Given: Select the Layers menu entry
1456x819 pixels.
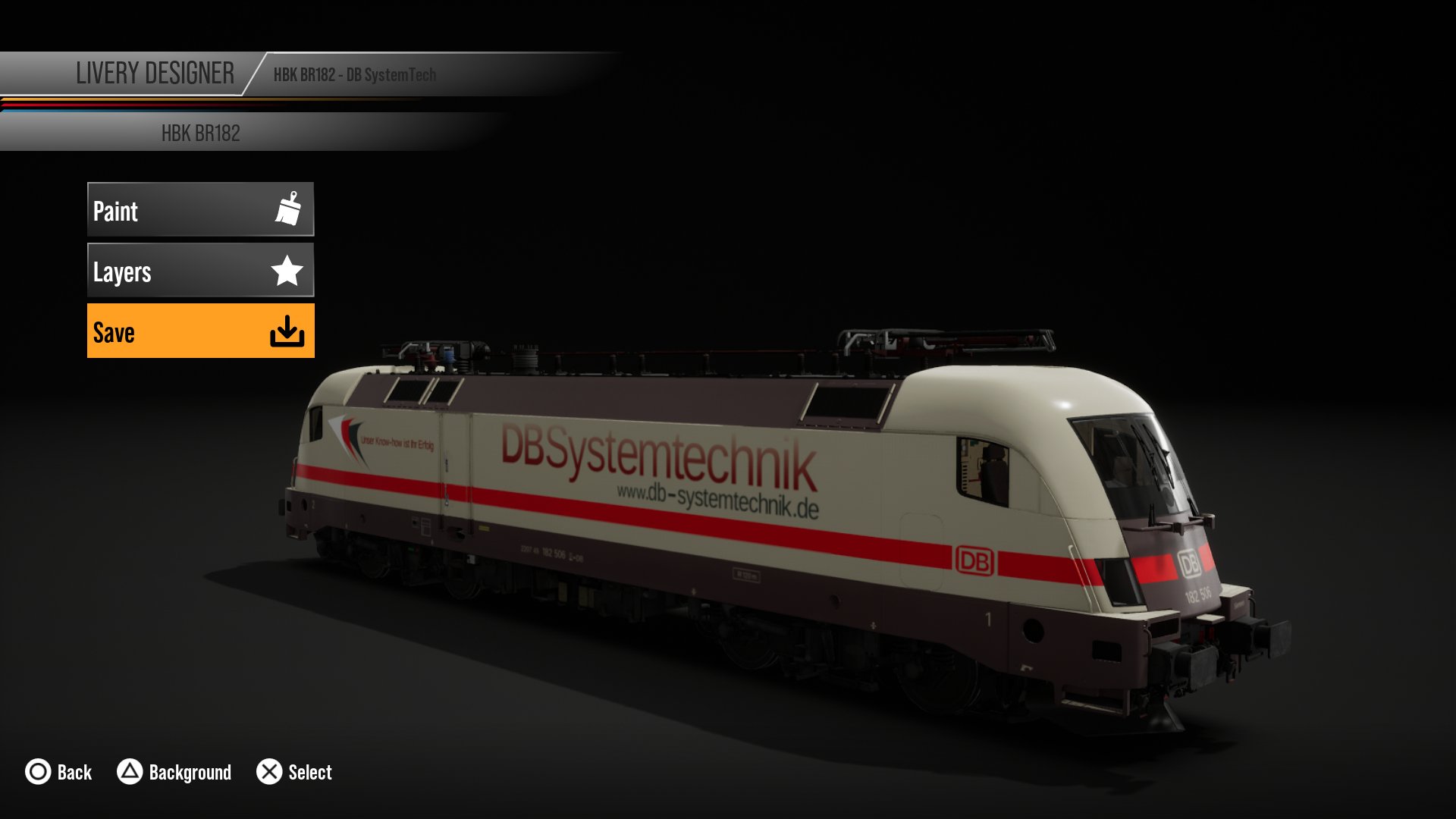Looking at the screenshot, I should tap(200, 270).
